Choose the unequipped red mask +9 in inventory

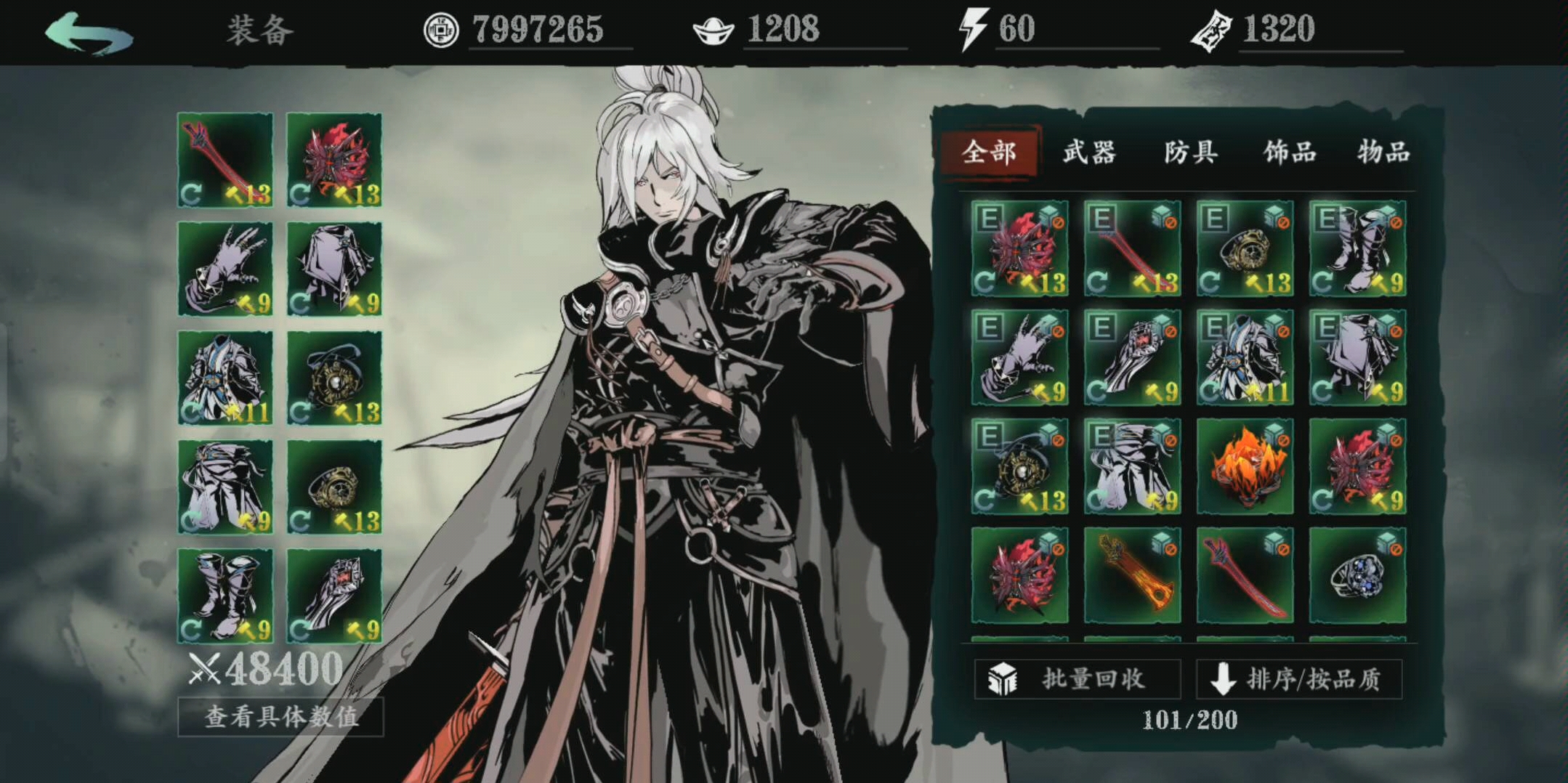coord(1357,466)
